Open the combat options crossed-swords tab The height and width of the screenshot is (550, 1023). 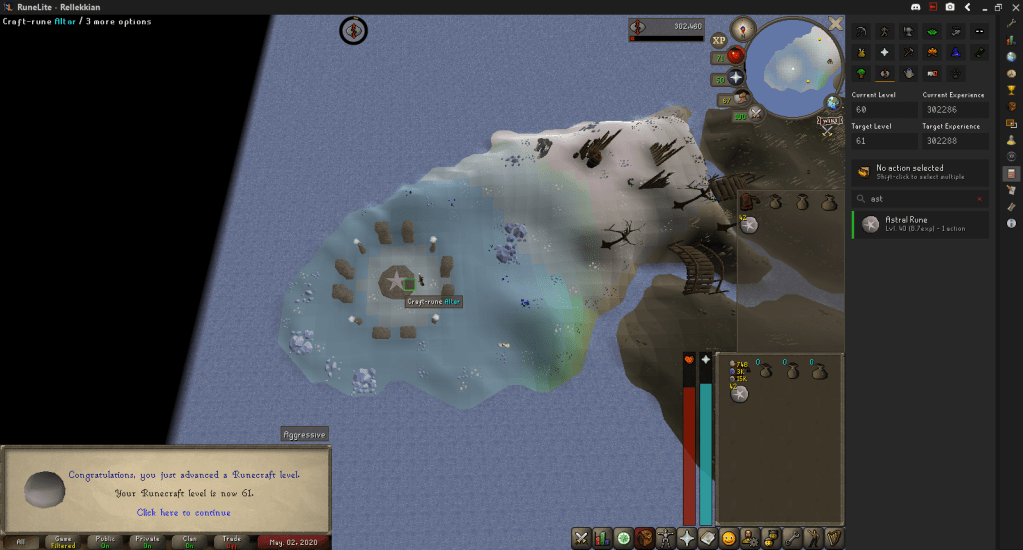[x=580, y=538]
